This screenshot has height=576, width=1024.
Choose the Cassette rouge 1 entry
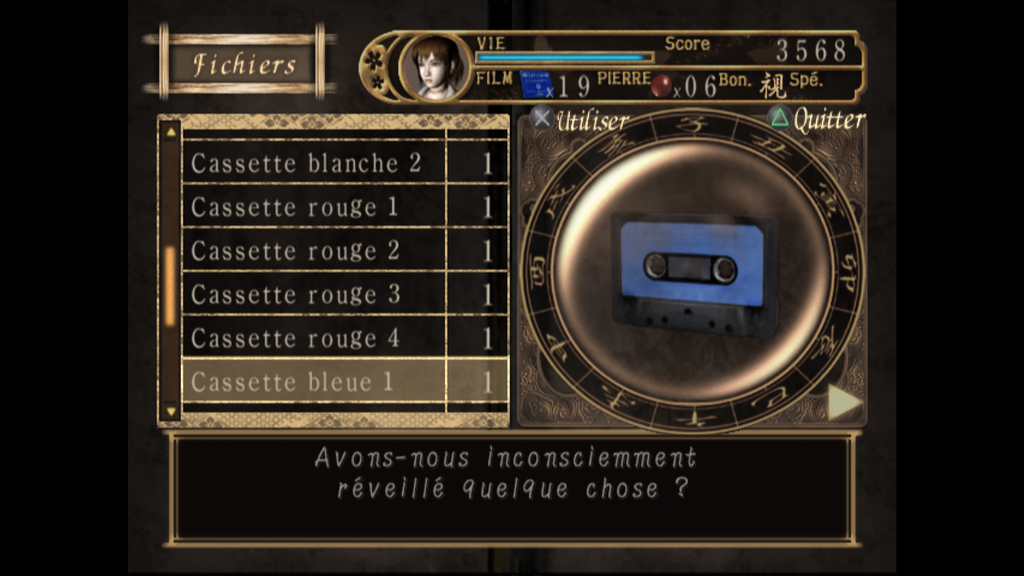(294, 208)
